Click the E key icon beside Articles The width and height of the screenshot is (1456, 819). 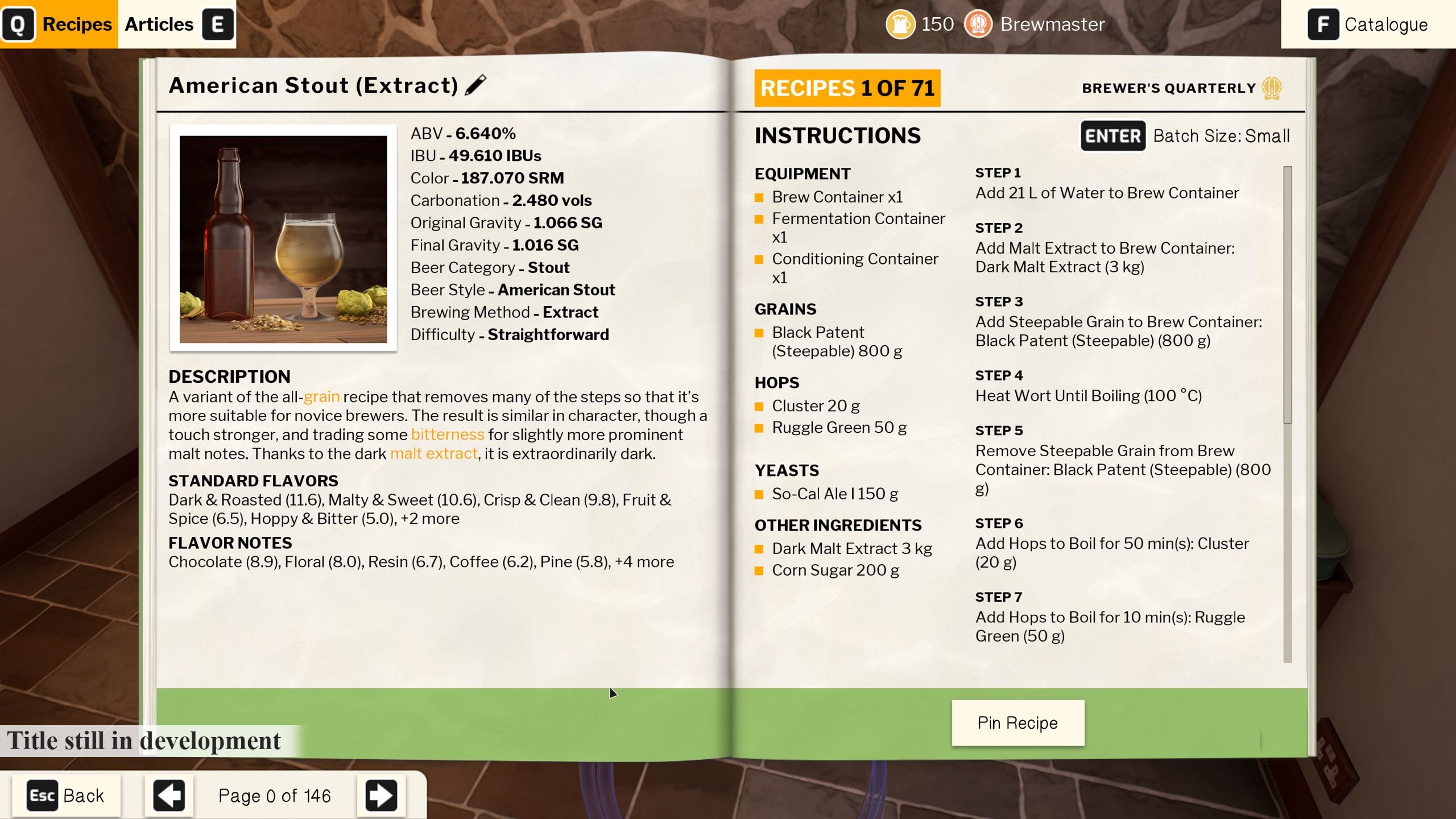coord(217,24)
